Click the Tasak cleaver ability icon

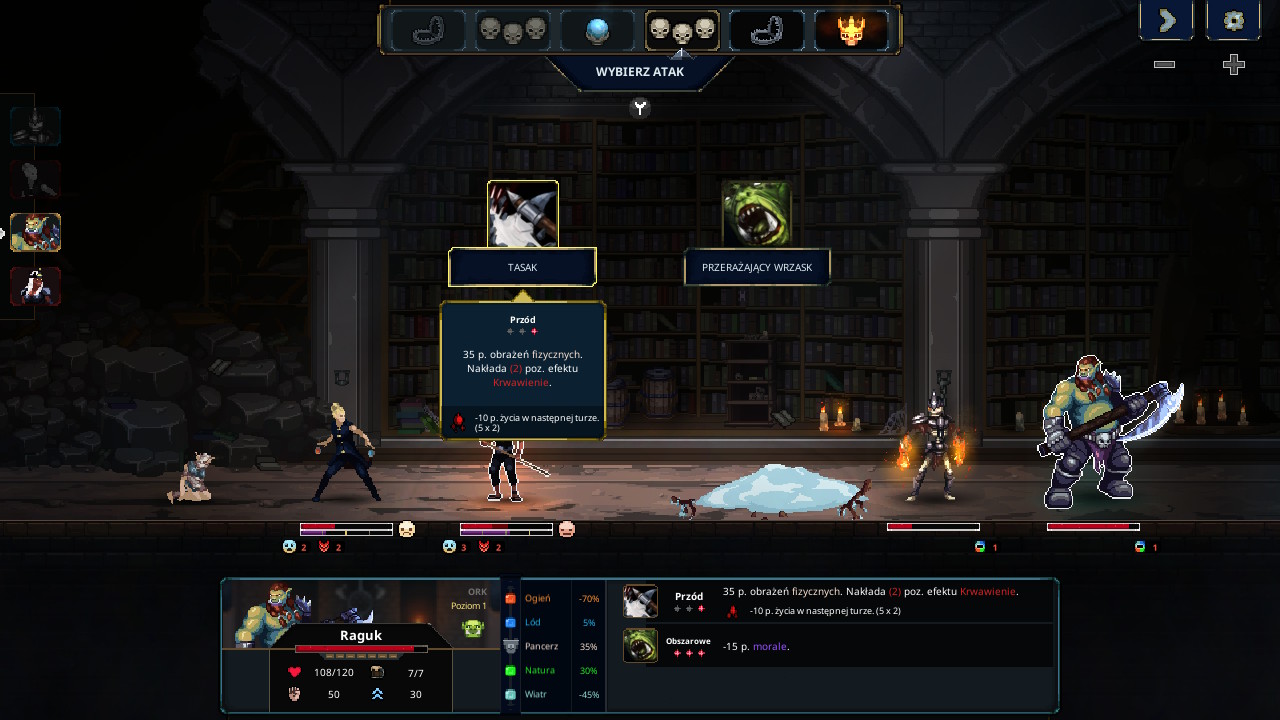522,214
